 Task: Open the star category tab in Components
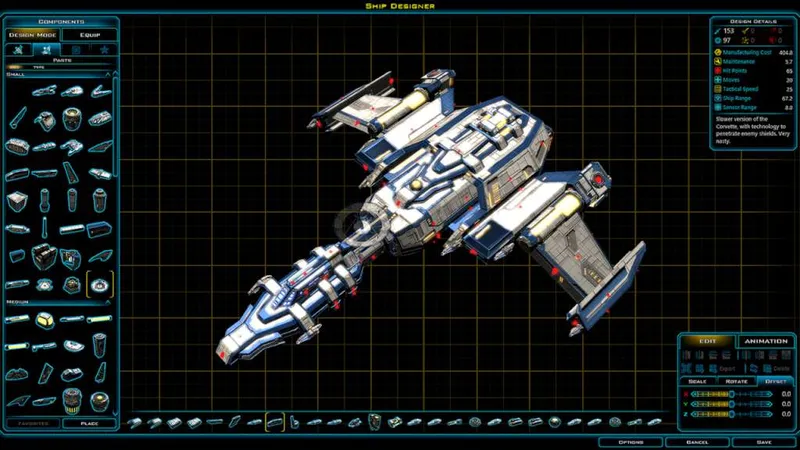tap(104, 49)
